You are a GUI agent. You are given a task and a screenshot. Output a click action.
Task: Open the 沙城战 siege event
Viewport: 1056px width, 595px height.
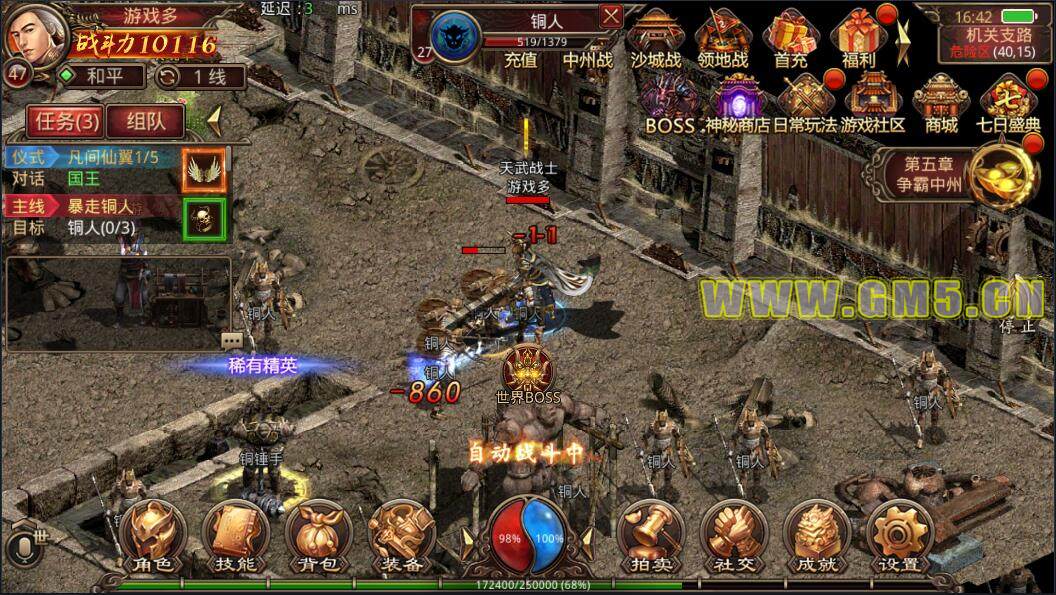click(x=656, y=38)
